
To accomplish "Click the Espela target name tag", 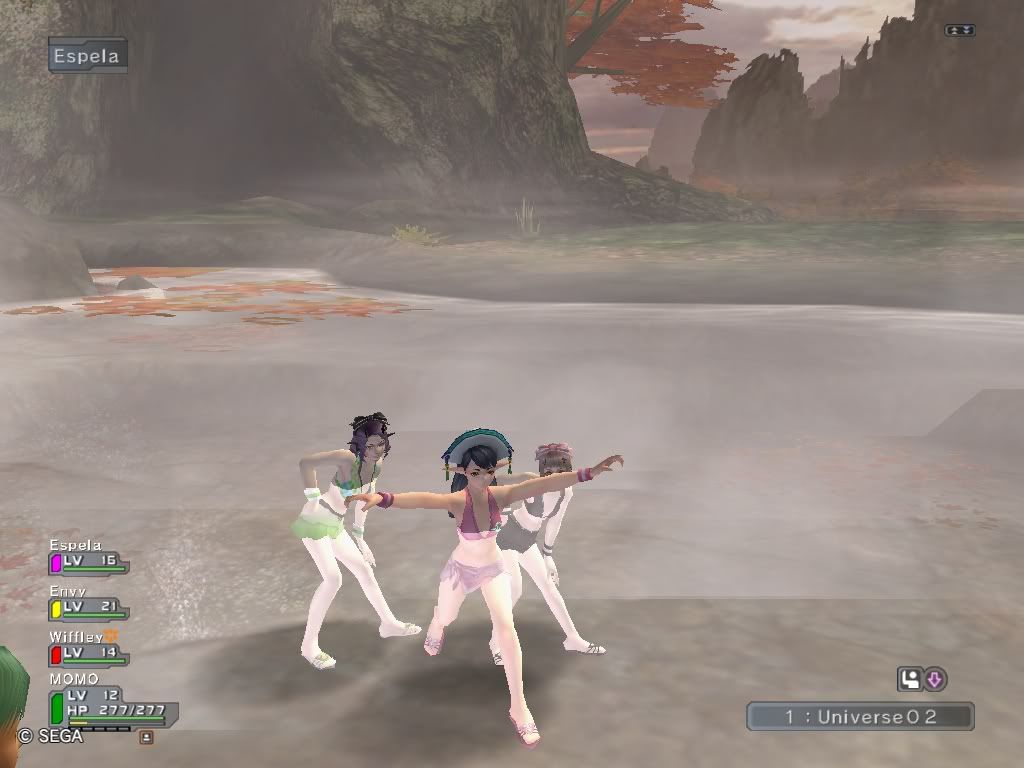I will coord(87,56).
